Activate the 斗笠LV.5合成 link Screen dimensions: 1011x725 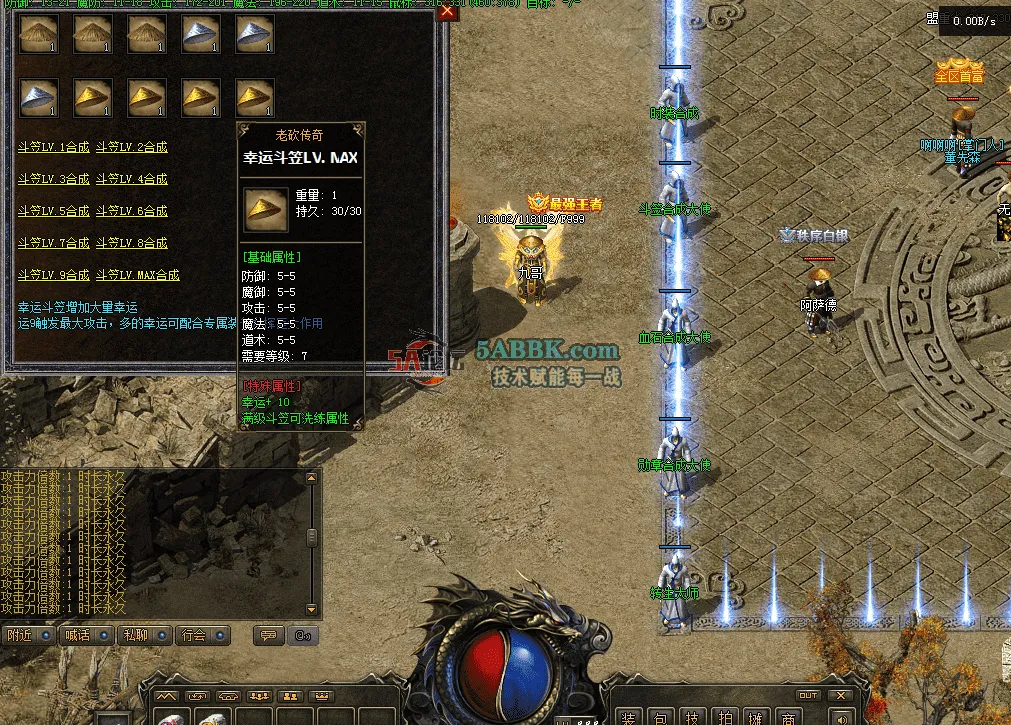pos(53,211)
